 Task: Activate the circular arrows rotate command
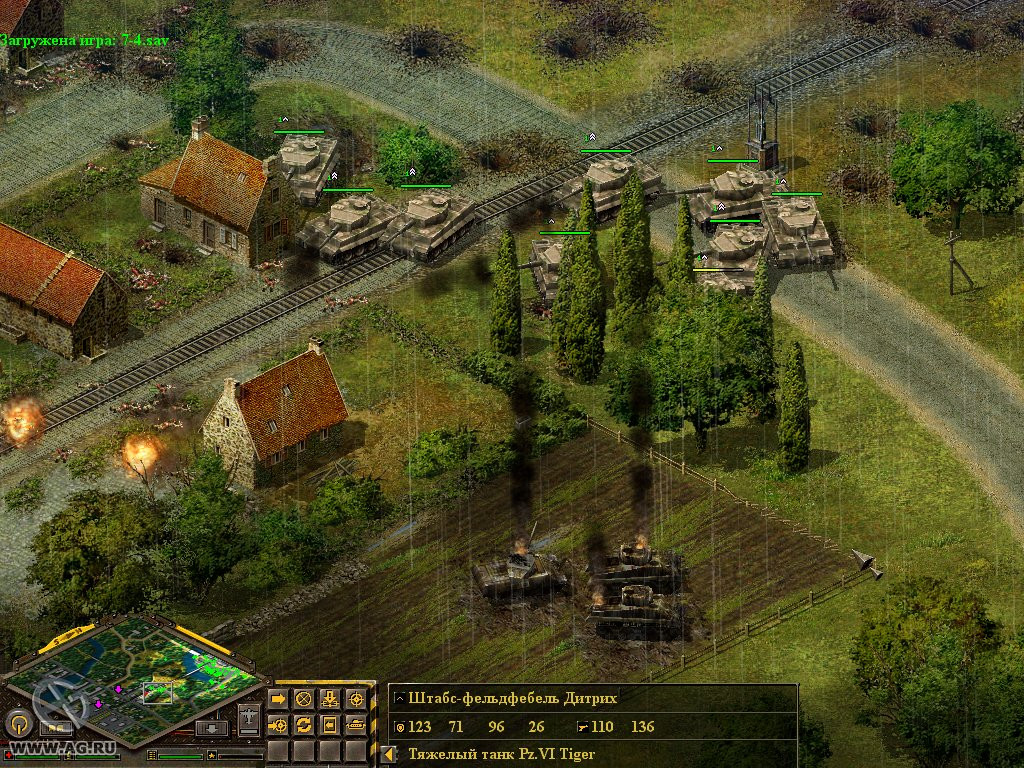point(304,724)
